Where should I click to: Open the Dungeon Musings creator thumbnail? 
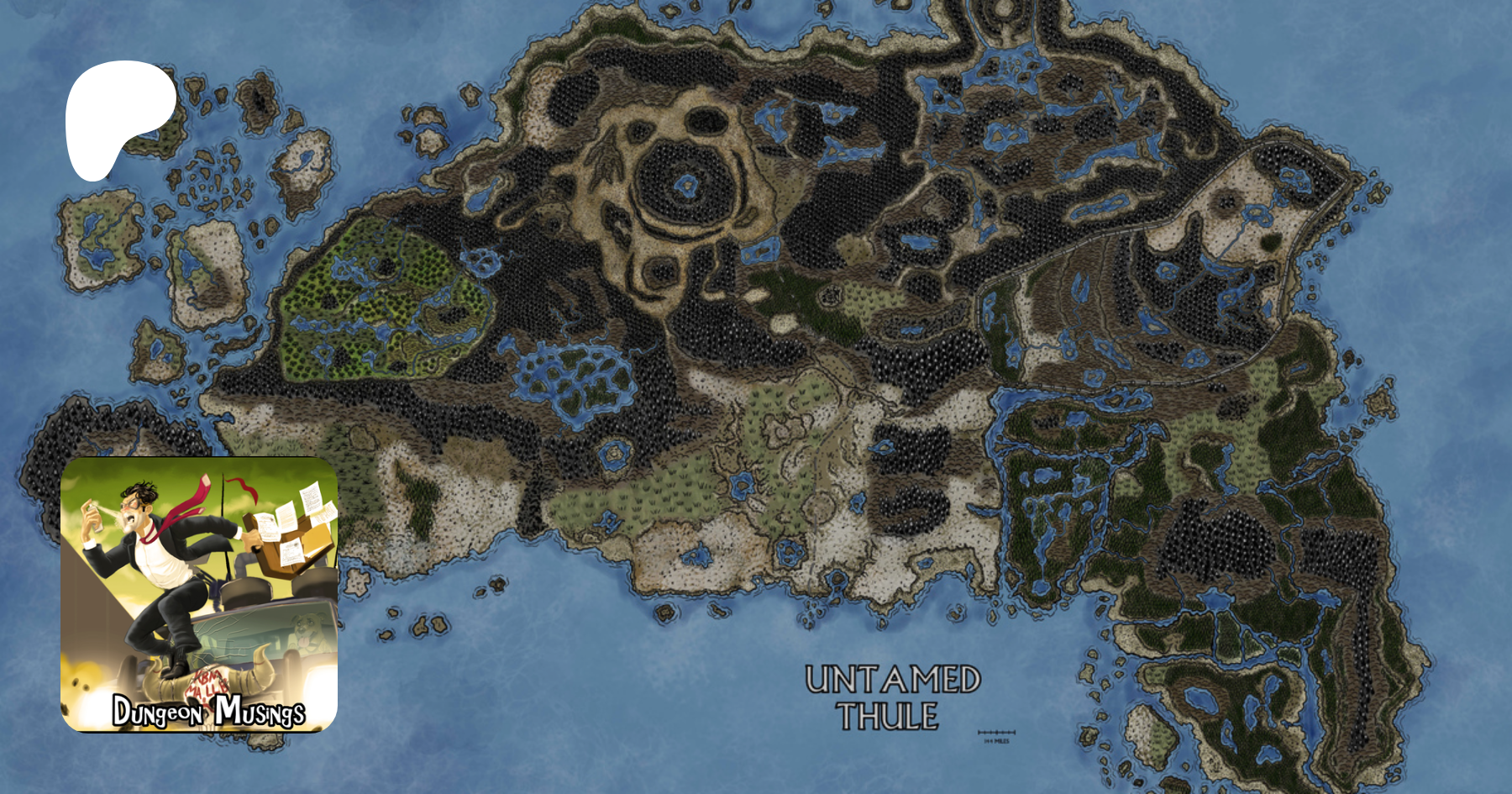click(199, 594)
